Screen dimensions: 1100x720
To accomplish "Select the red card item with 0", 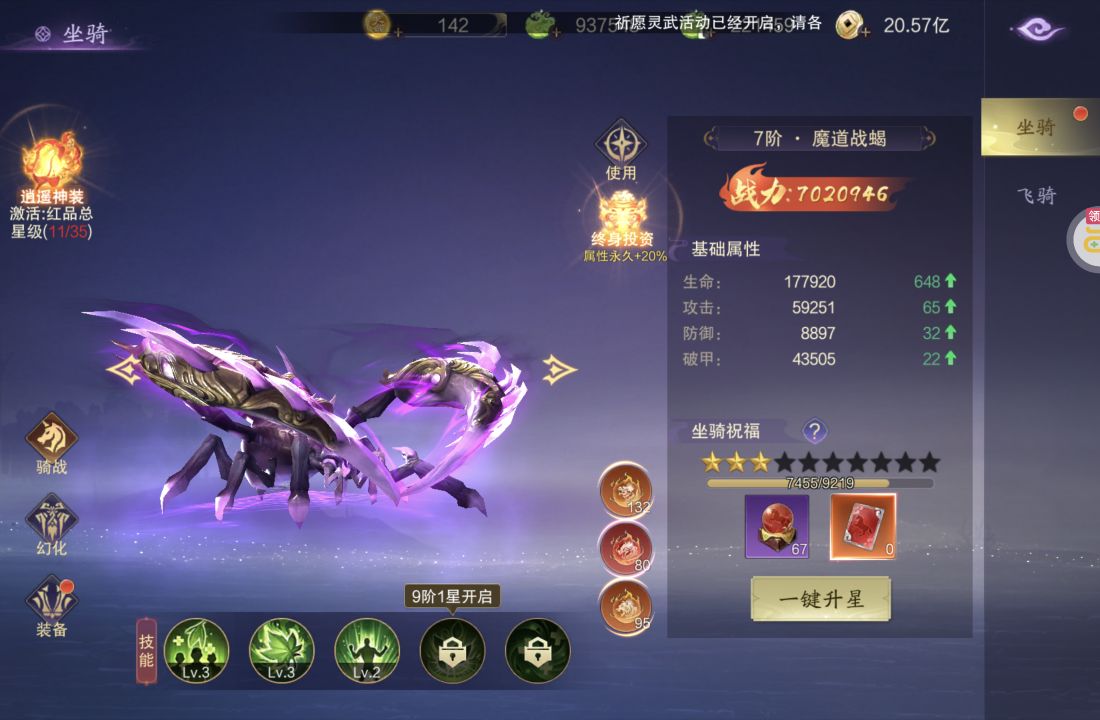I will click(x=863, y=526).
